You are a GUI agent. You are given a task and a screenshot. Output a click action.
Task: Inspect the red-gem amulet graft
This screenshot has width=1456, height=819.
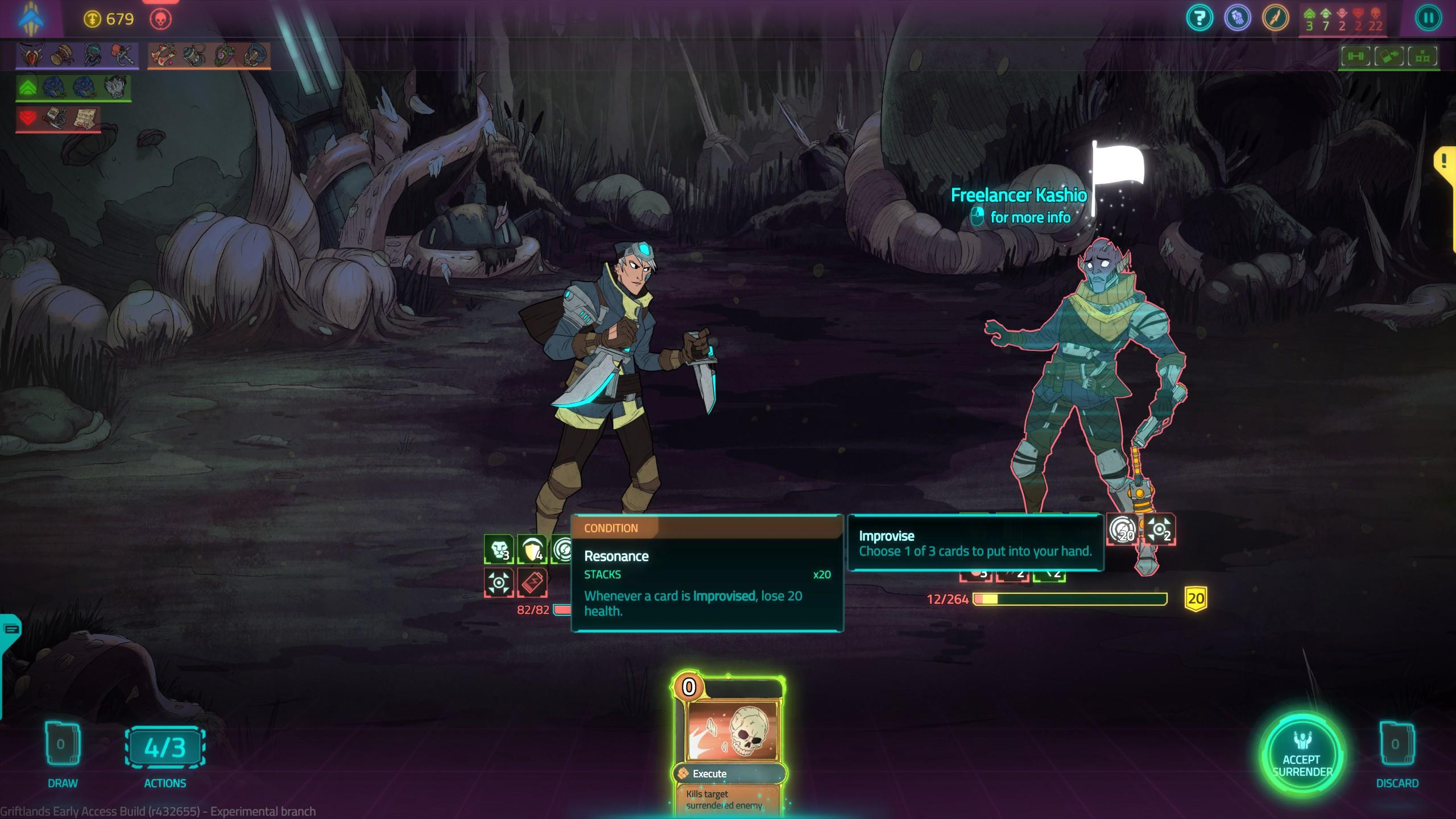[30, 55]
